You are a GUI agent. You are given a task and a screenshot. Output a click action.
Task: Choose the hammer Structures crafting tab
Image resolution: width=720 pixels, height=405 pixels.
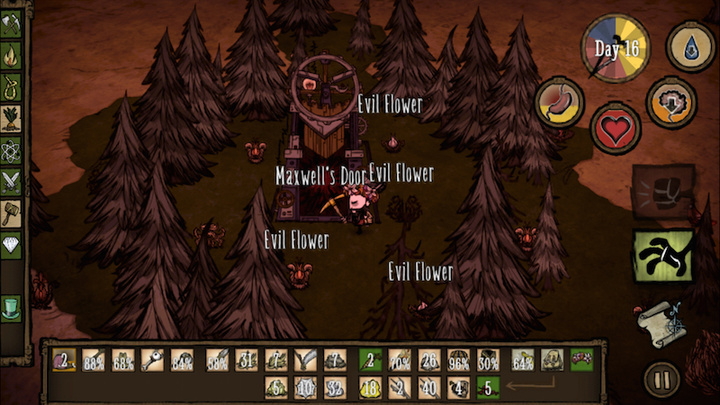pos(12,210)
